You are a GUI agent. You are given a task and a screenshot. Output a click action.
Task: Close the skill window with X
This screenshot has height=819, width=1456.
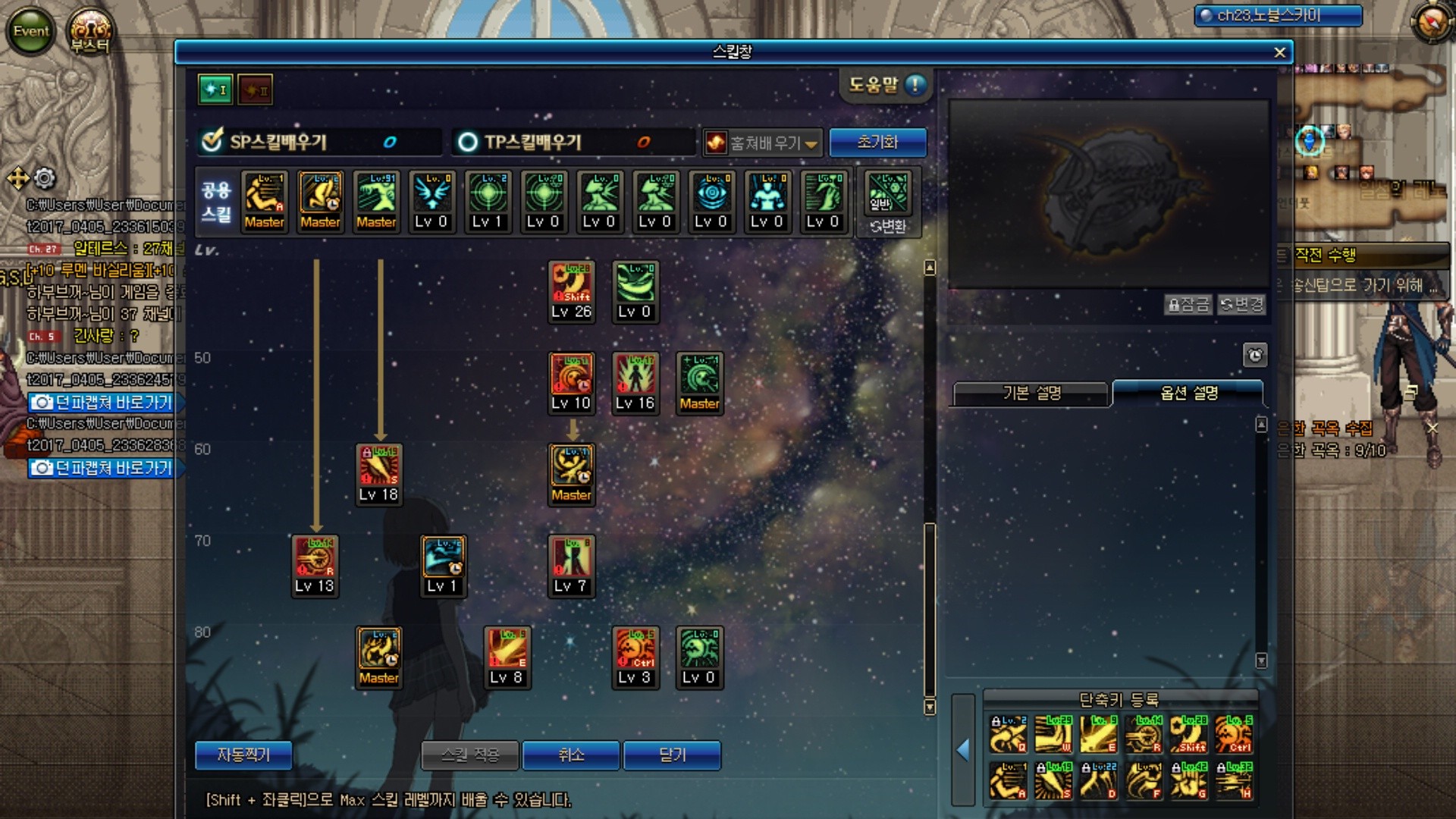(1279, 52)
